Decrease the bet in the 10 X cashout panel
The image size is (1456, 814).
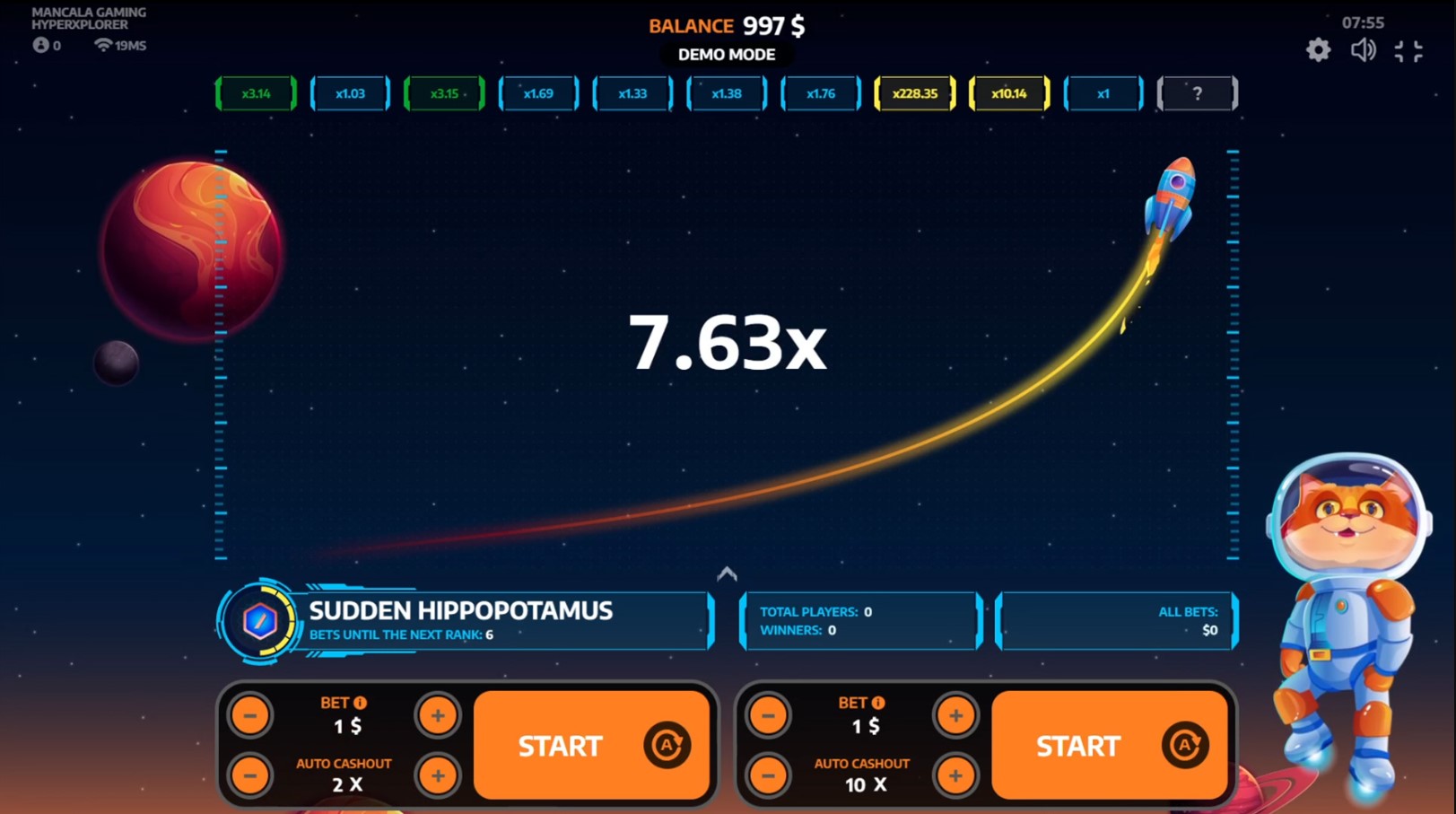pos(769,716)
